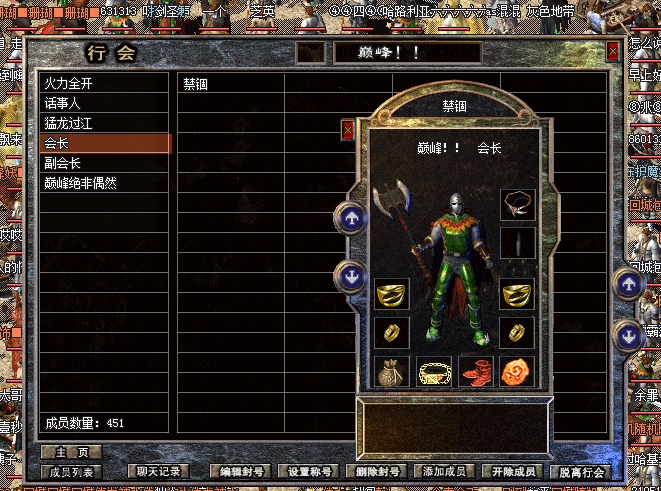
Task: Close the 禁锢 character equipment panel
Action: click(x=347, y=129)
